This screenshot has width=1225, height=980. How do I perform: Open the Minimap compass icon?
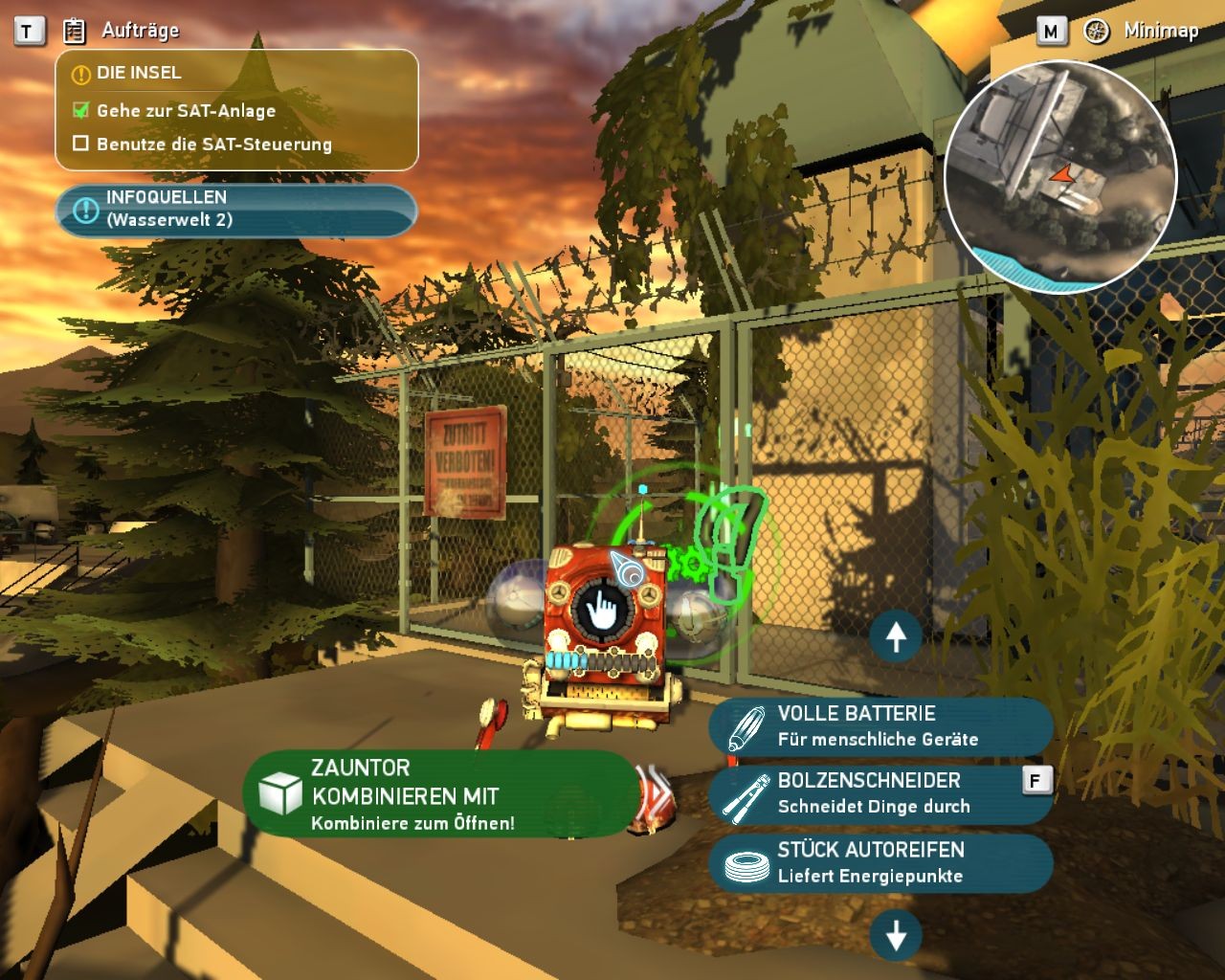tap(1097, 31)
